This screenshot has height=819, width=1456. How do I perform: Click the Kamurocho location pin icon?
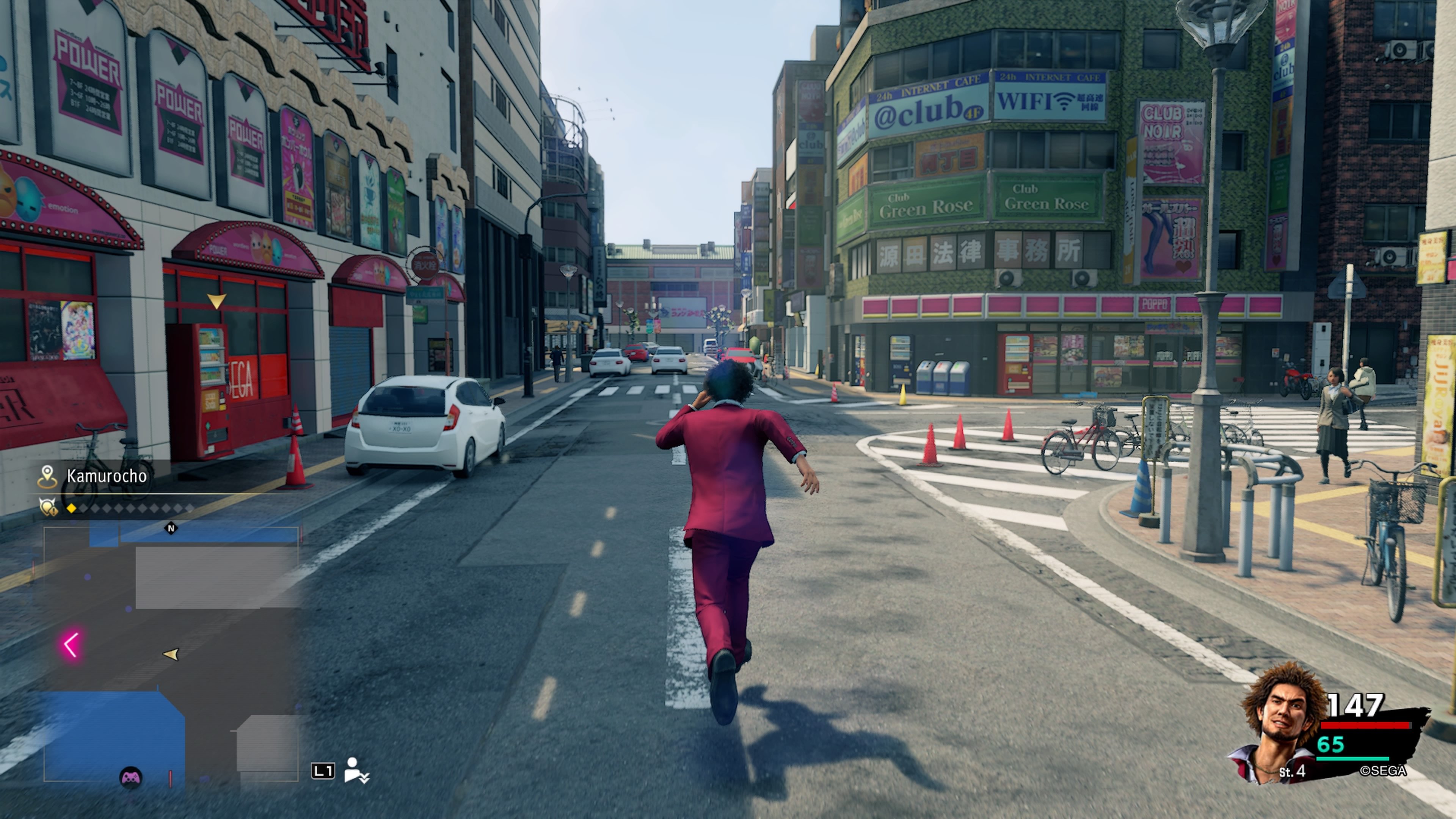pyautogui.click(x=48, y=476)
